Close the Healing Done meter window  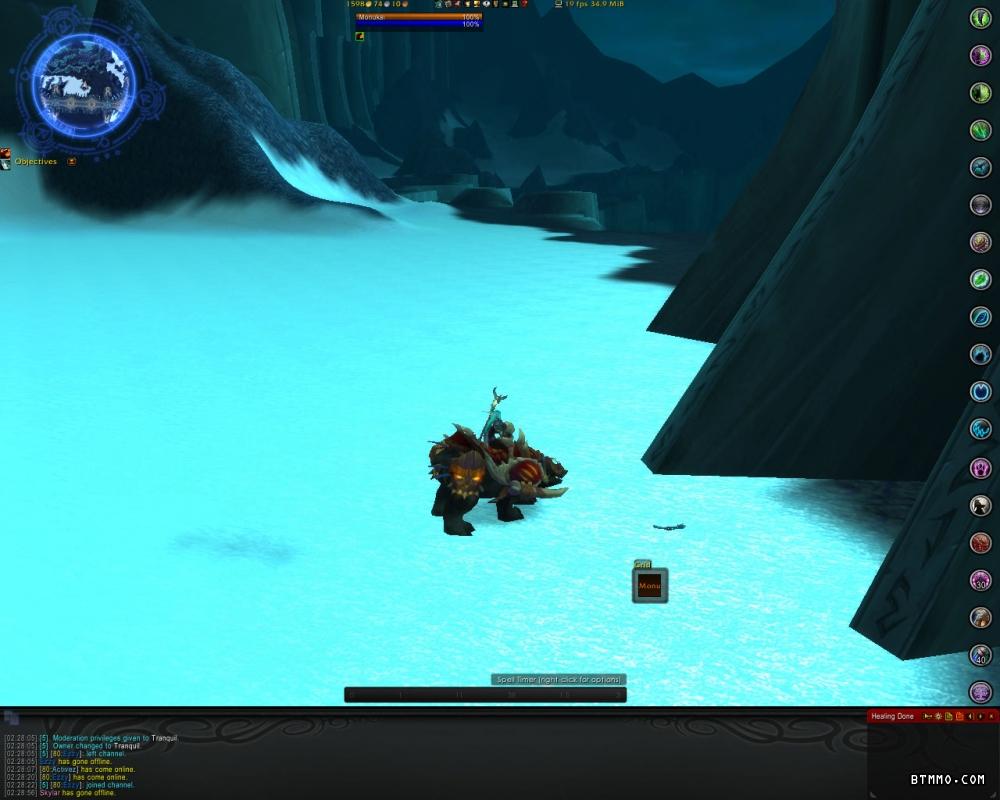(992, 716)
